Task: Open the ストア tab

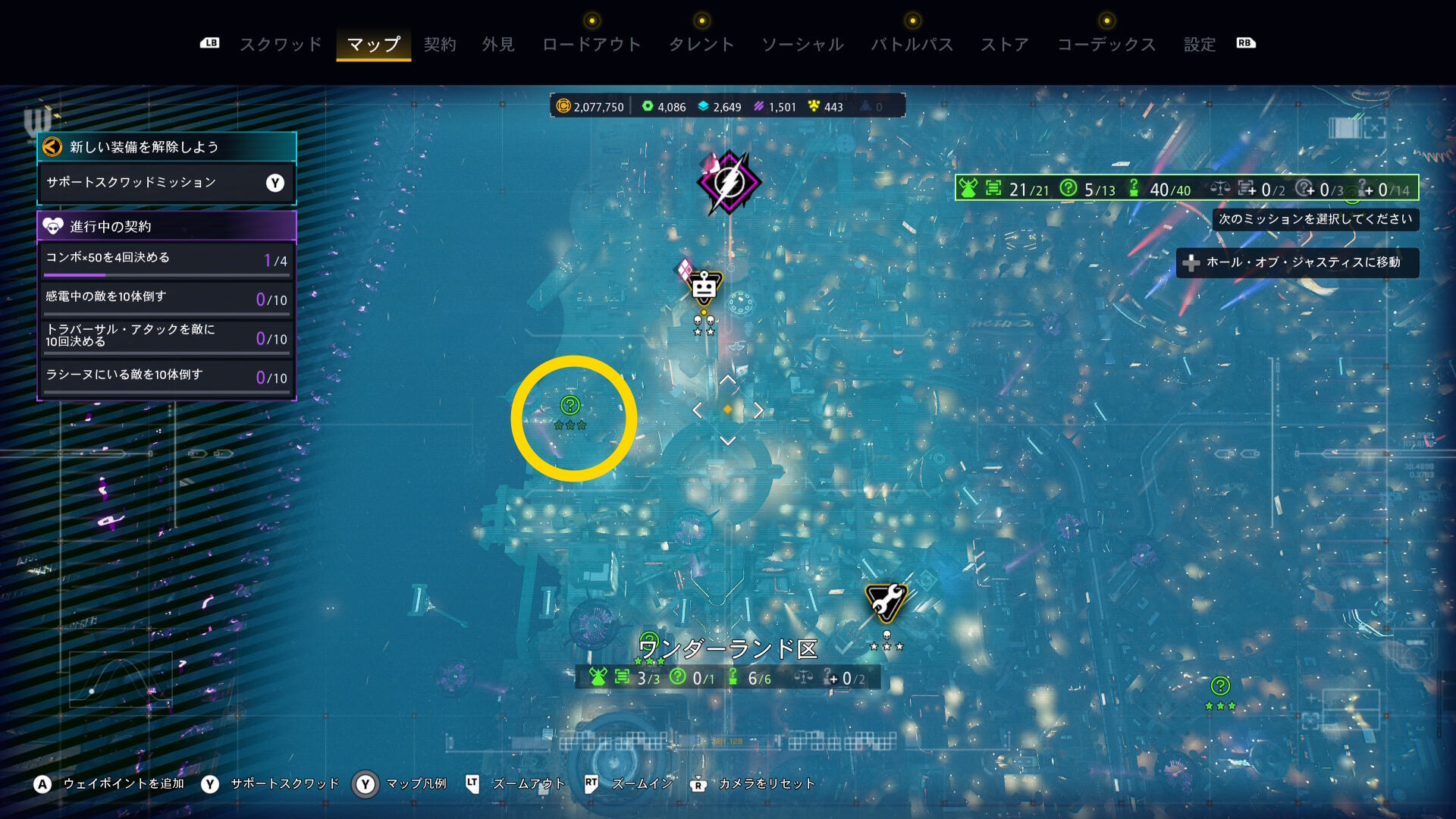Action: click(1005, 45)
